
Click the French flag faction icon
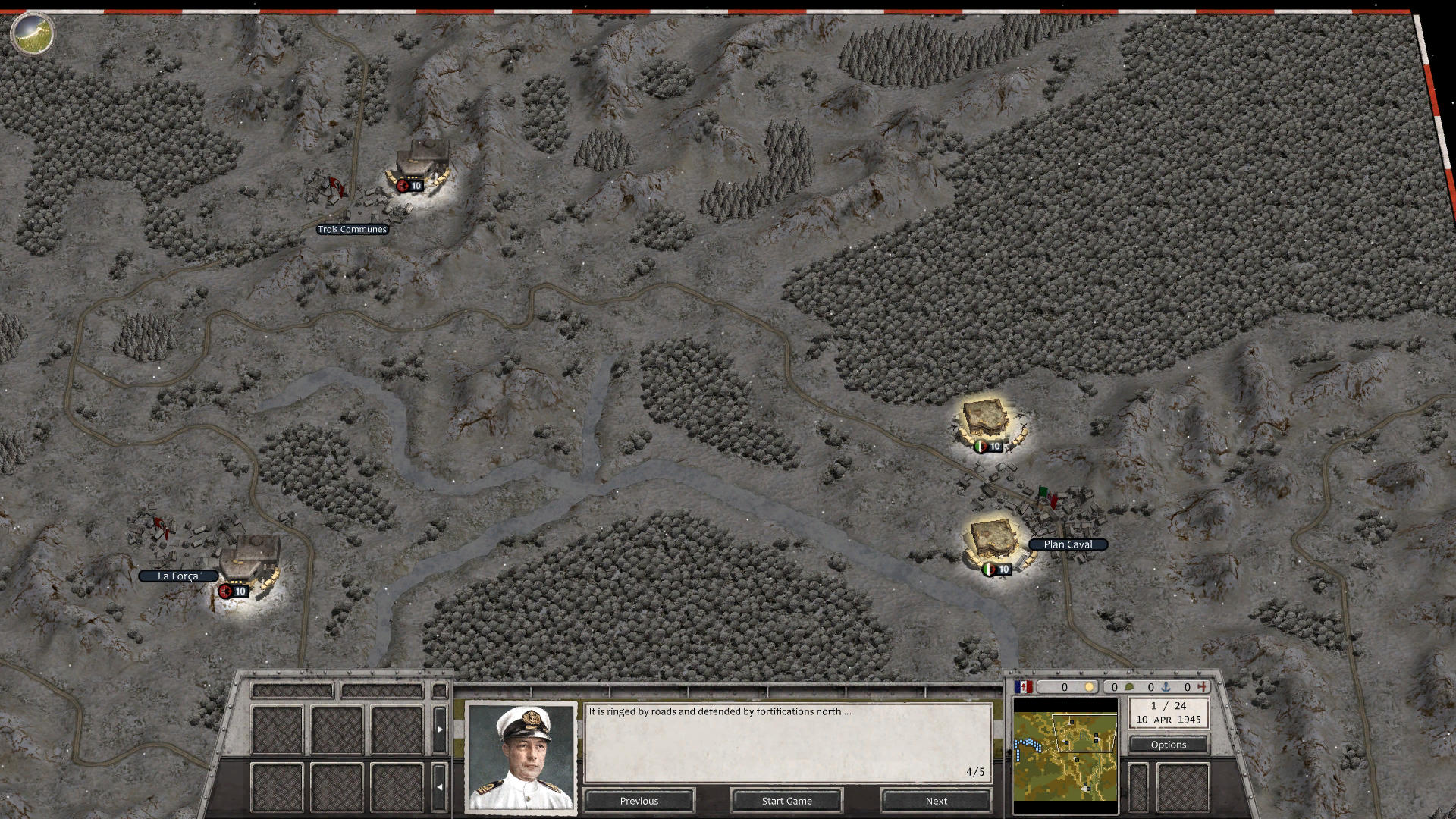click(x=1024, y=686)
